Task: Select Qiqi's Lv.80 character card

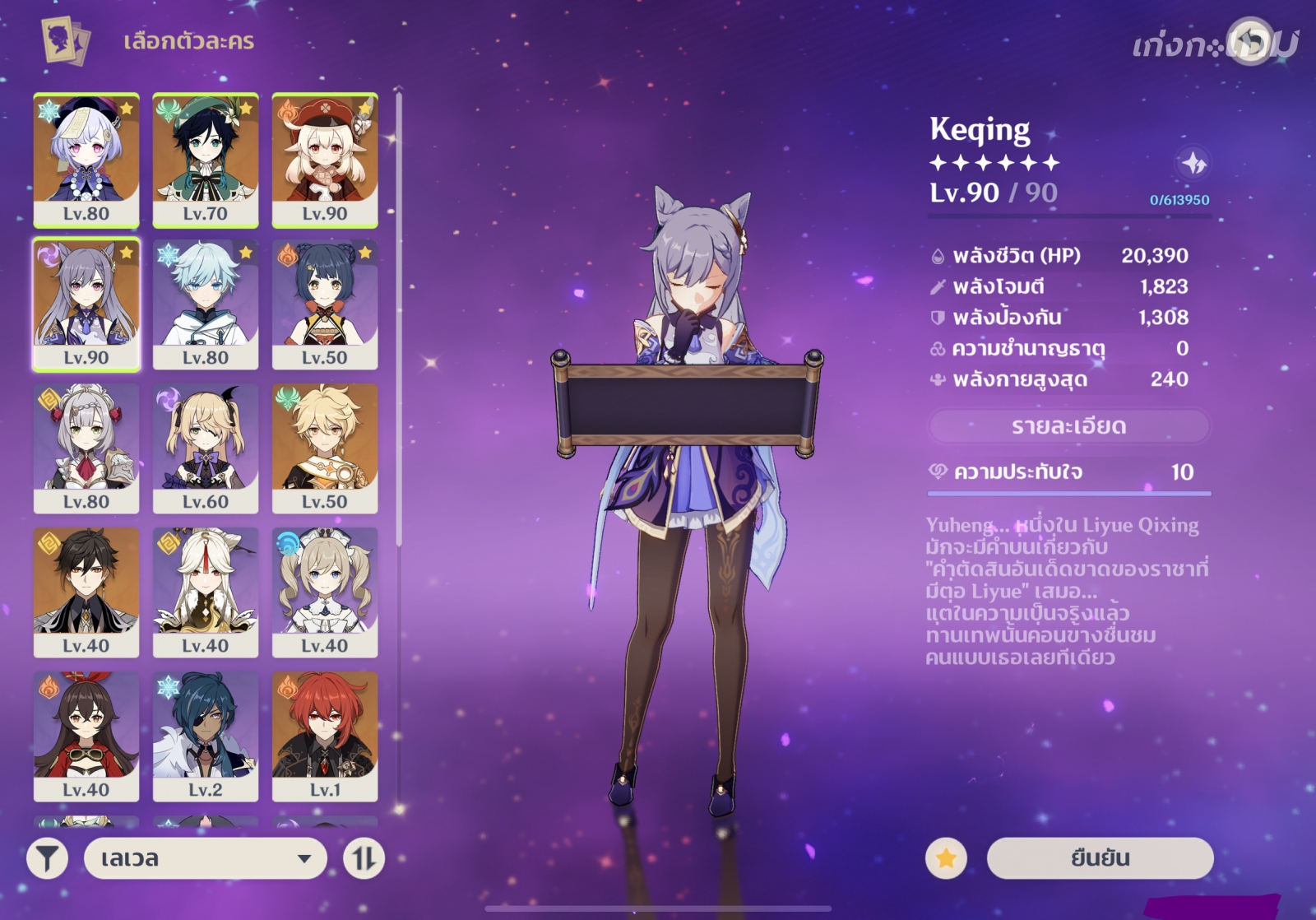Action: (86, 160)
